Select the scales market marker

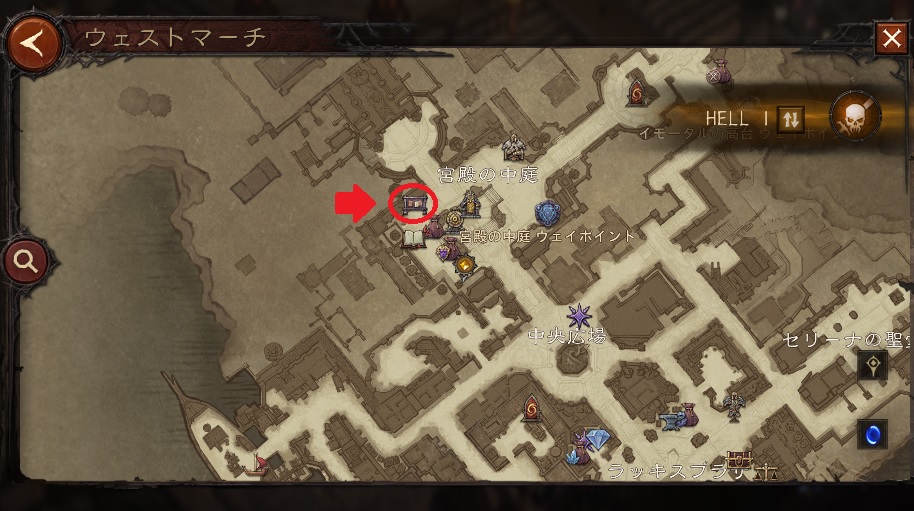coord(767,470)
